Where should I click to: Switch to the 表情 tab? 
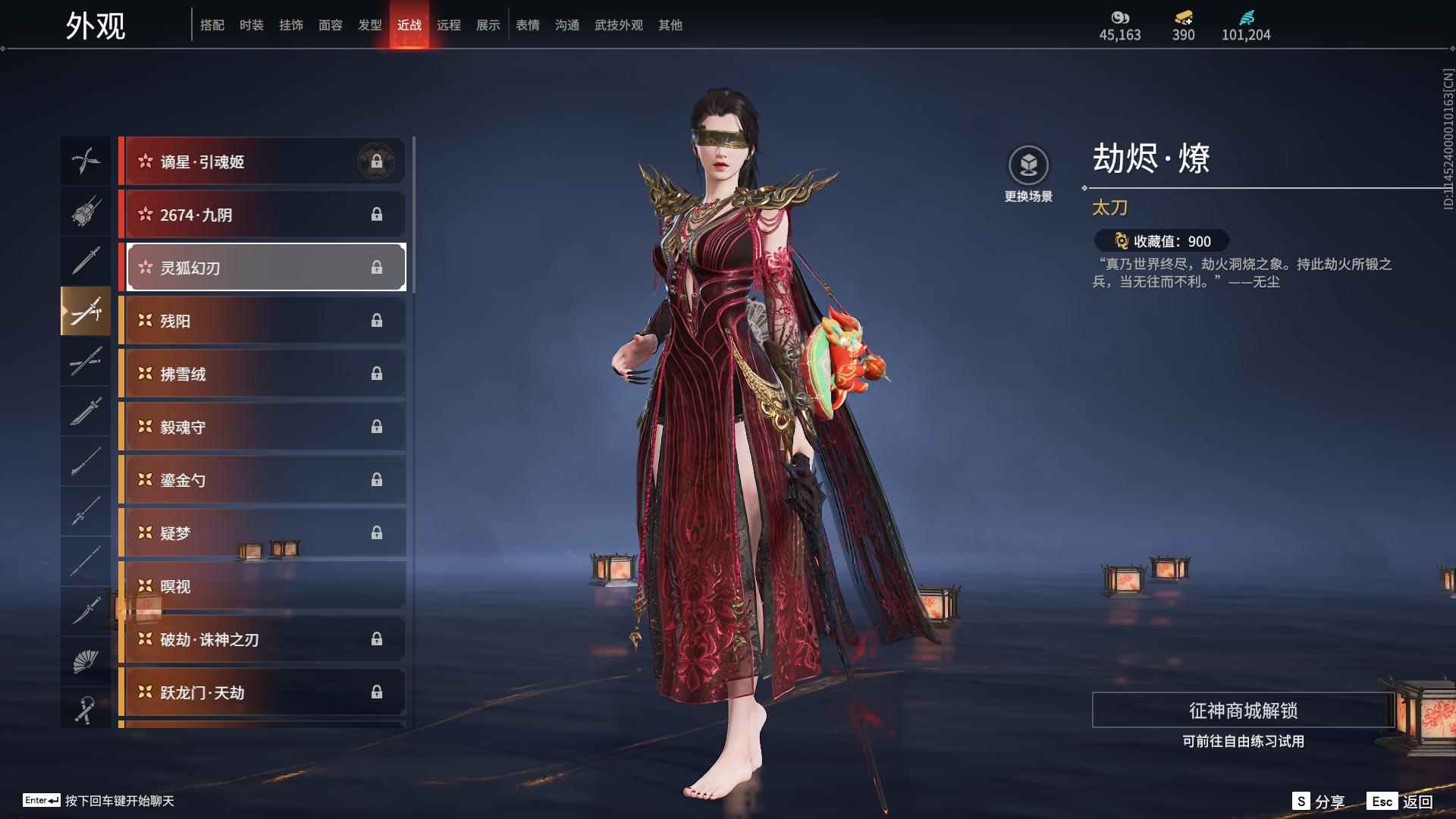click(x=527, y=25)
